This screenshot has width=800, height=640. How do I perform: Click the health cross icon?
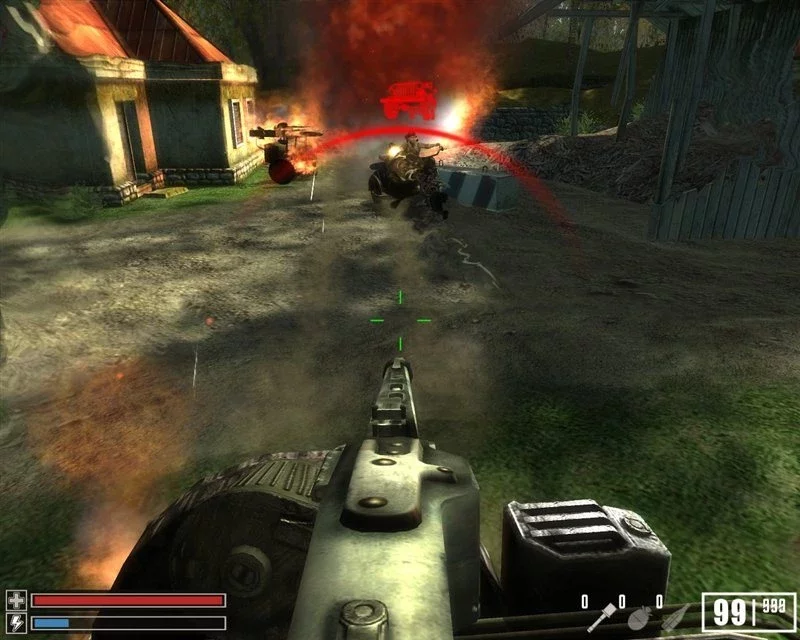[15, 600]
